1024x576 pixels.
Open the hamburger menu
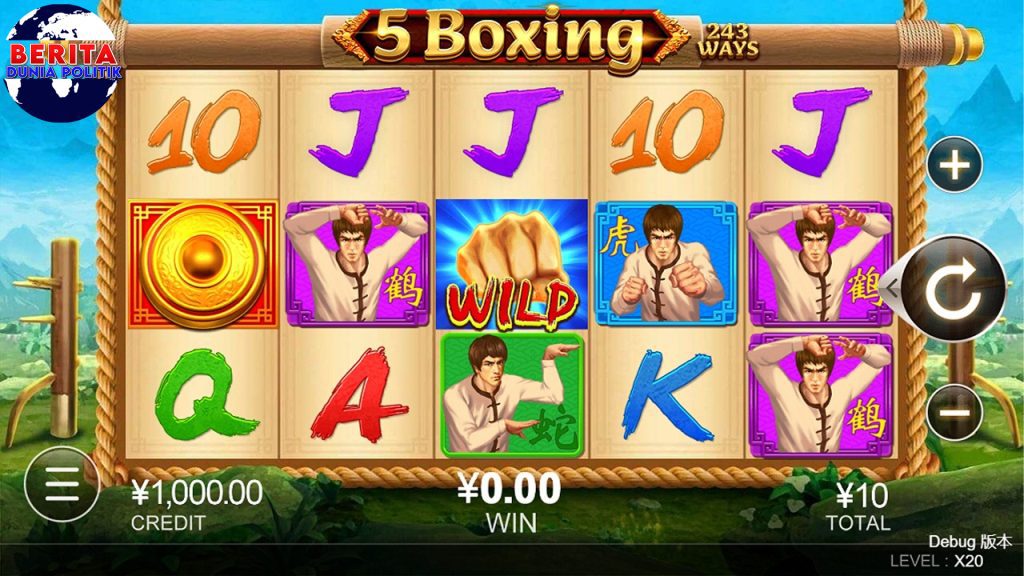62,484
